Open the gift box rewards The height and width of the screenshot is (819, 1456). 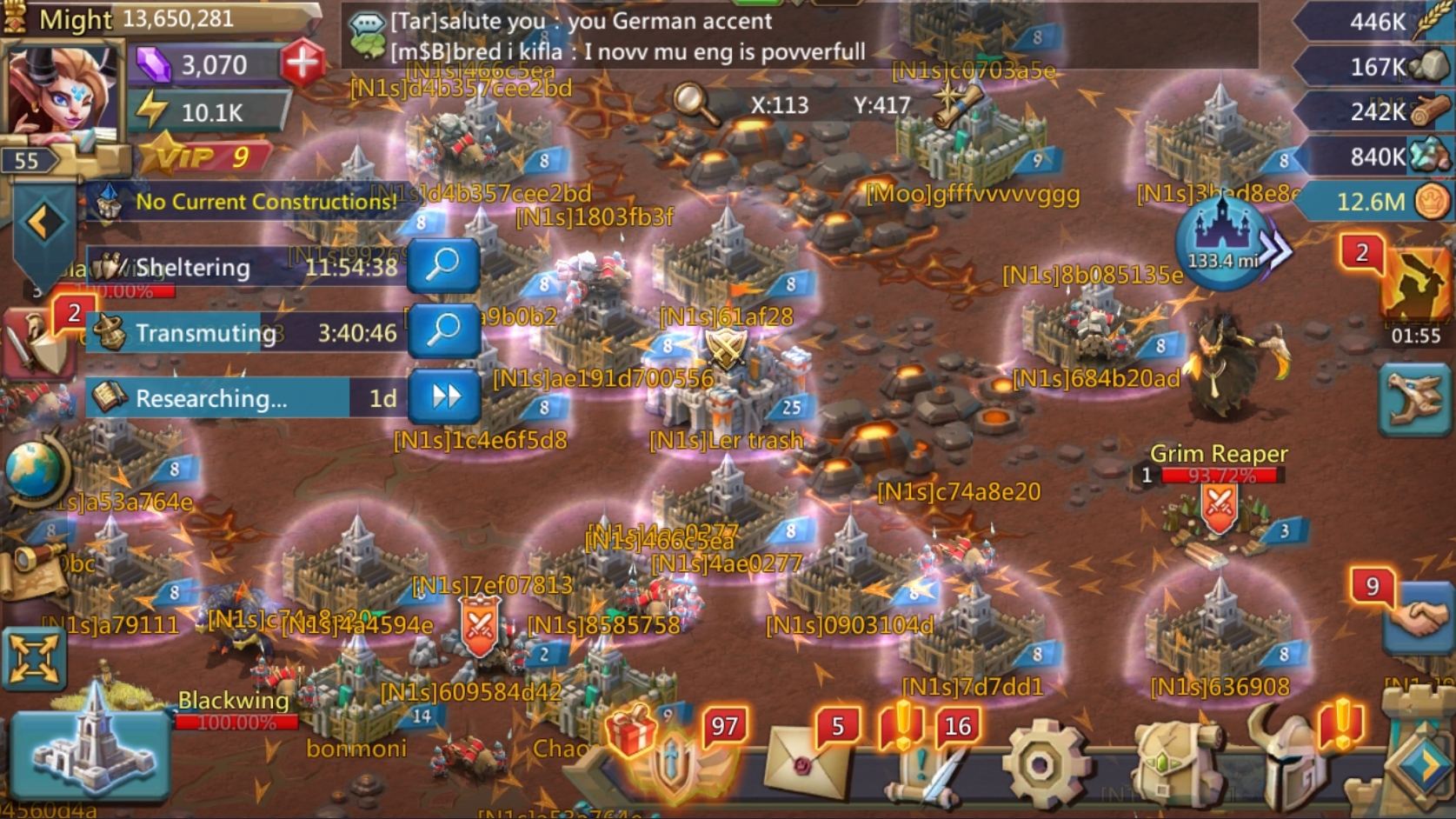click(x=632, y=732)
